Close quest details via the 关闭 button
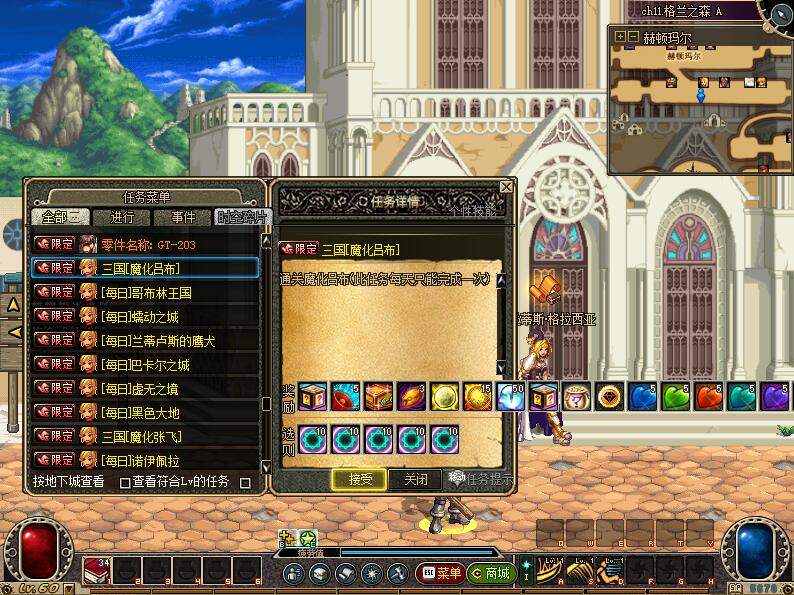This screenshot has width=794, height=595. click(x=415, y=479)
